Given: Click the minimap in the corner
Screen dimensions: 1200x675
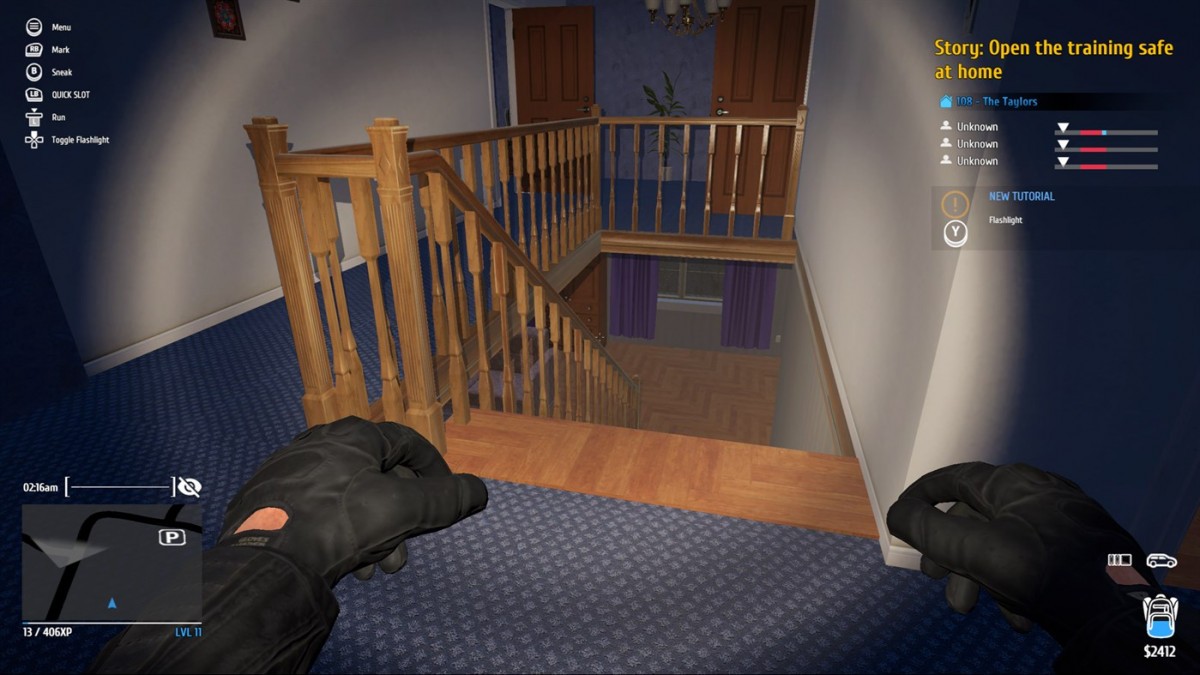Looking at the screenshot, I should click(111, 562).
